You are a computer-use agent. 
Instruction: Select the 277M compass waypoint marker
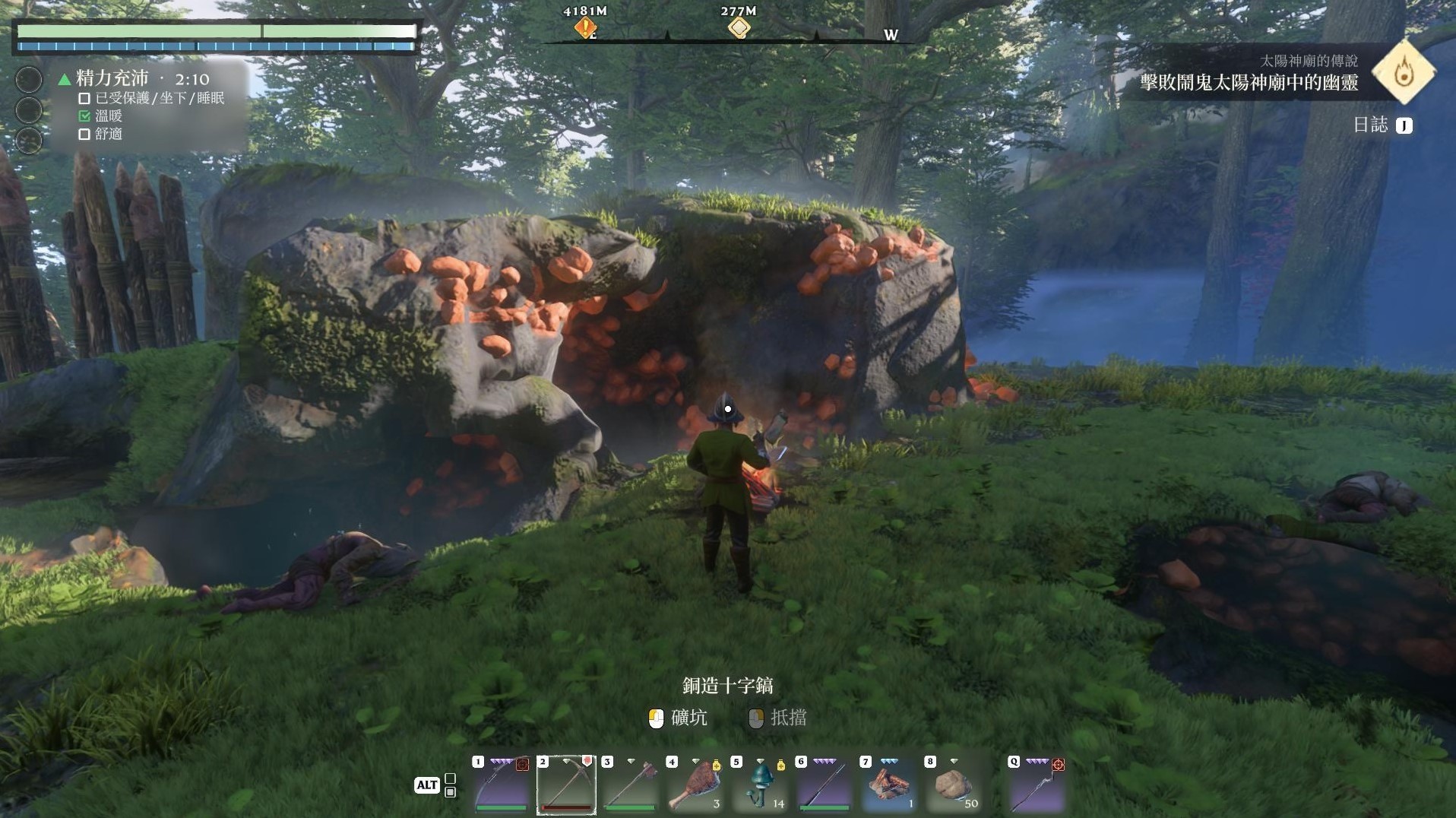click(739, 28)
